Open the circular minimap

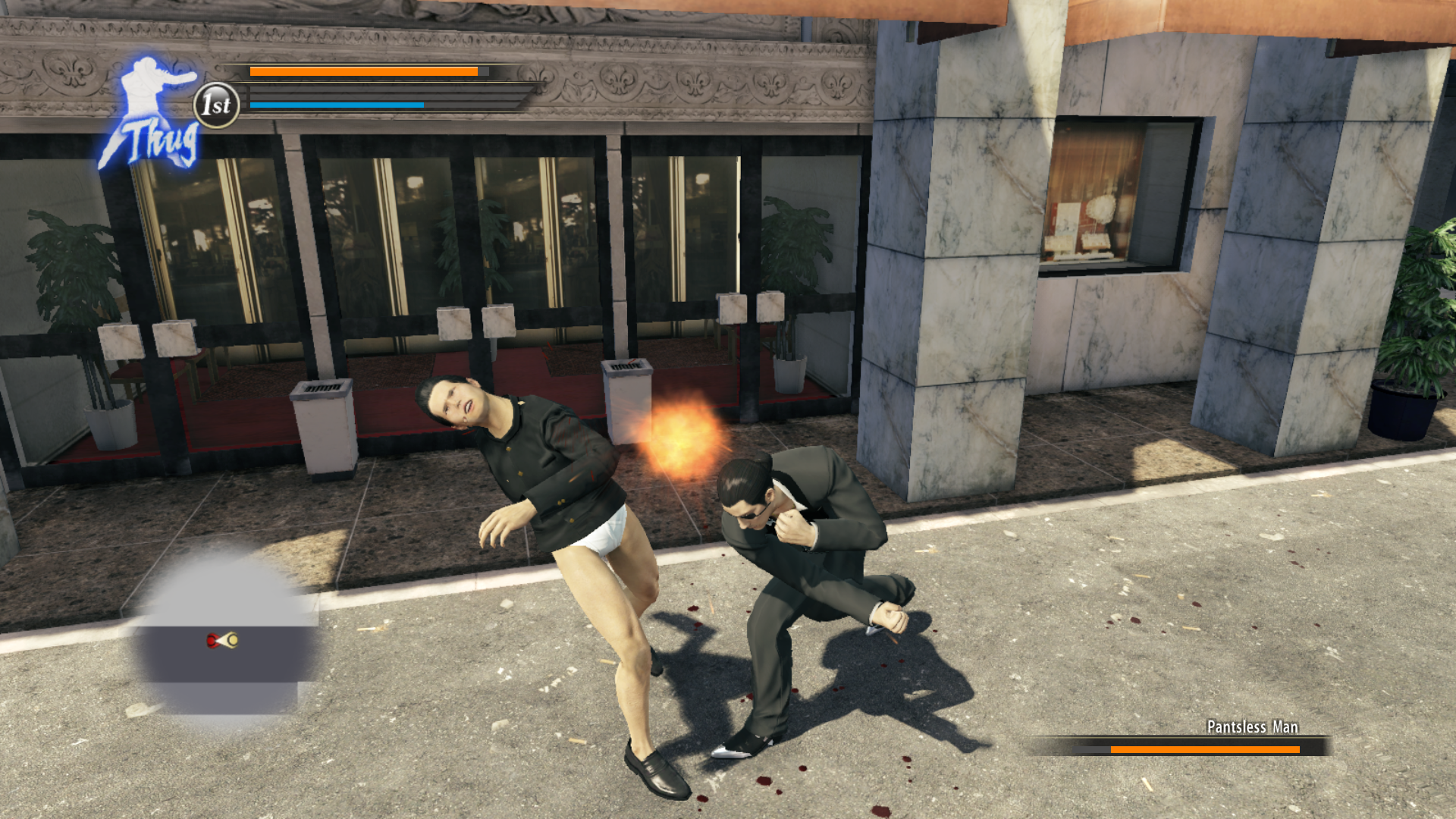226,639
